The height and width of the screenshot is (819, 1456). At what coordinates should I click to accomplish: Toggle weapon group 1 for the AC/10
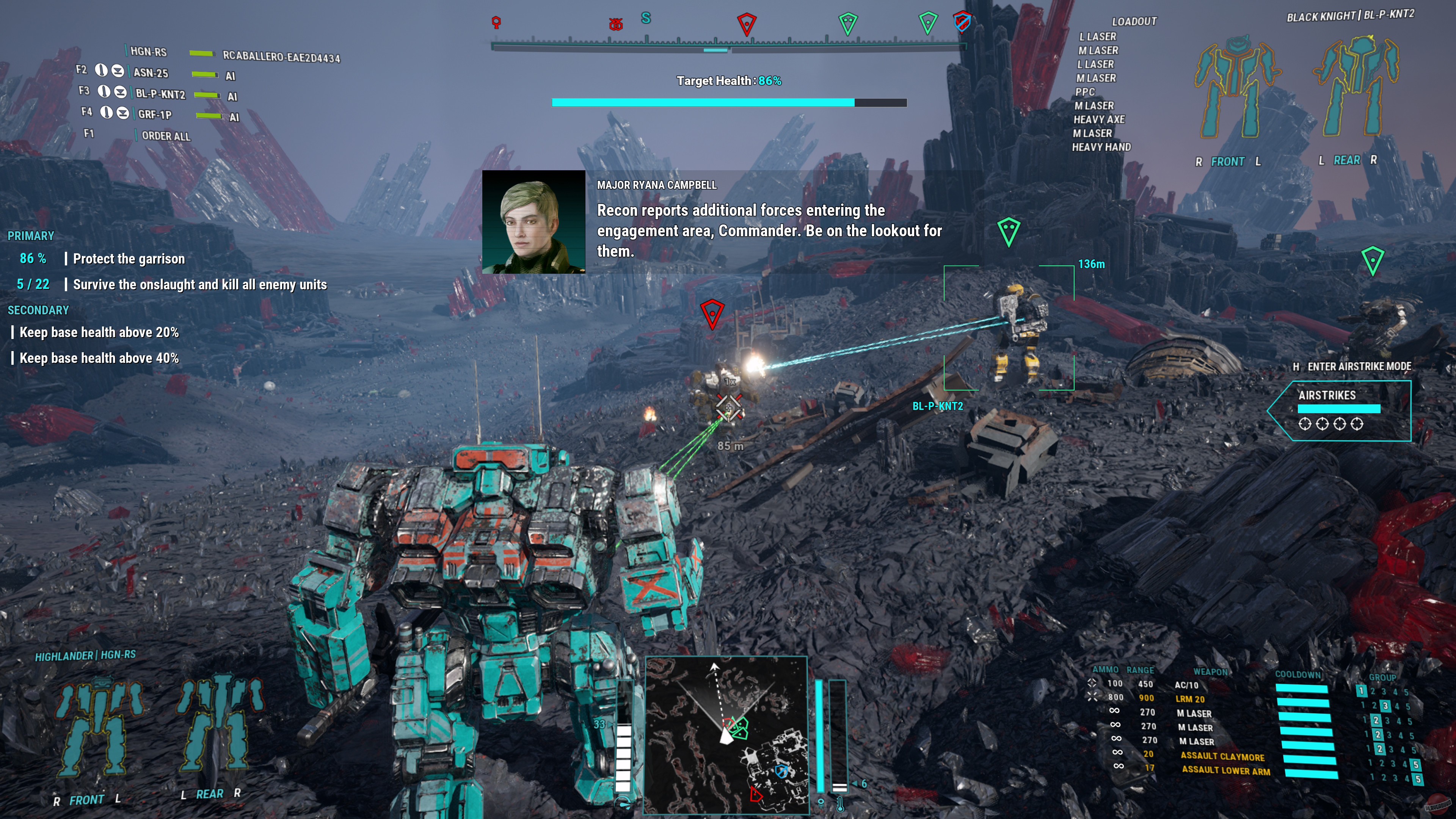[1362, 691]
